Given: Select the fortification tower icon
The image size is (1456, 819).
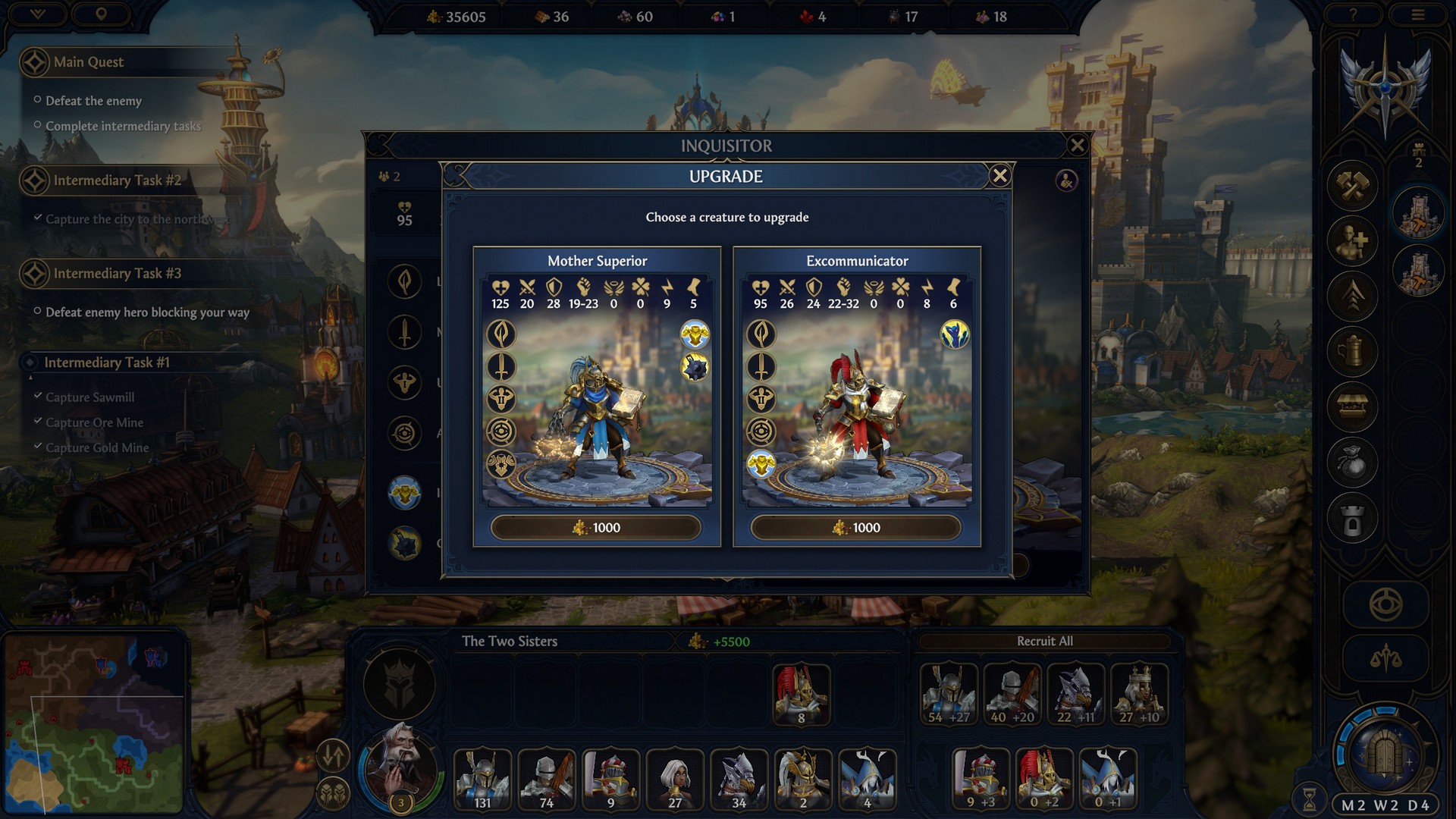Looking at the screenshot, I should (1352, 516).
